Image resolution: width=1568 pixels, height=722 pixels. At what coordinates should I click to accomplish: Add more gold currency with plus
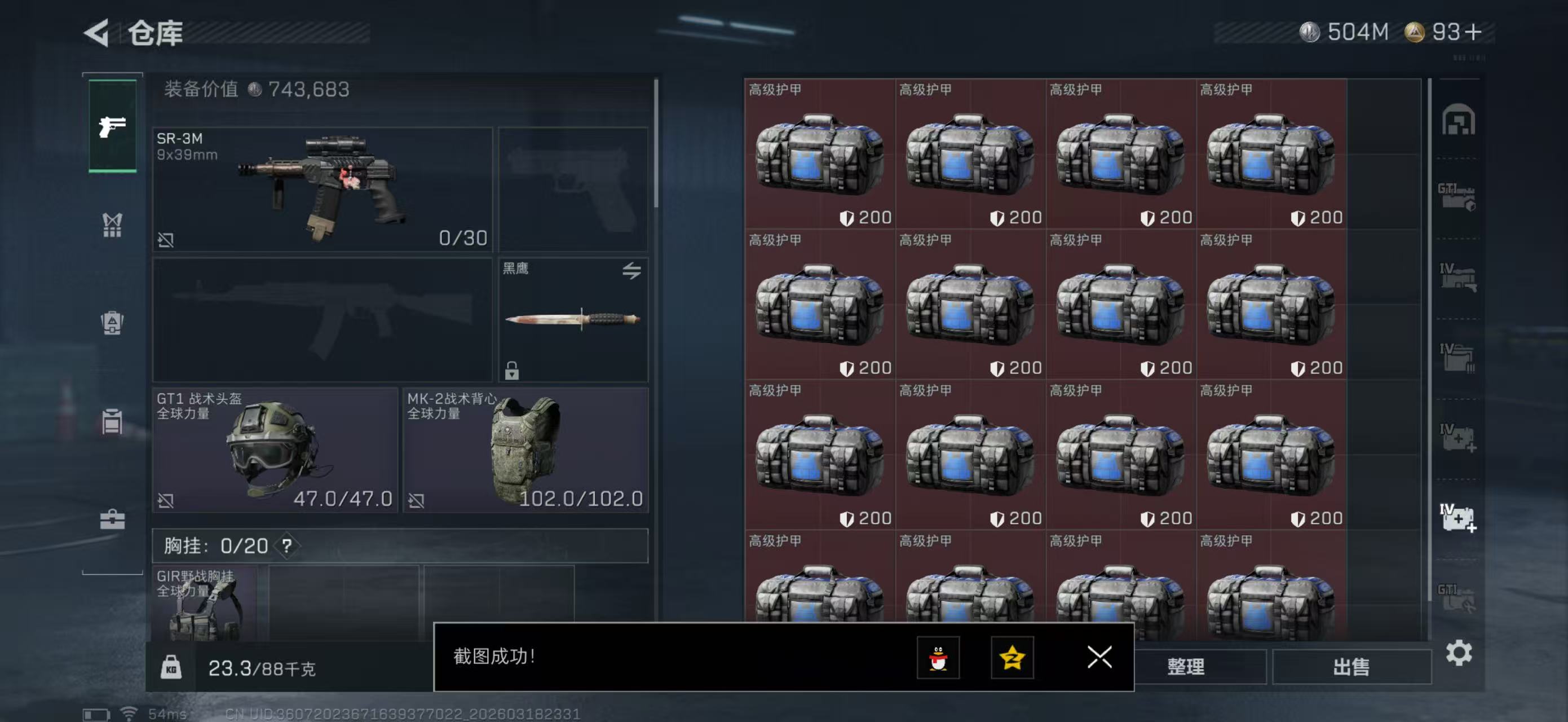1473,32
